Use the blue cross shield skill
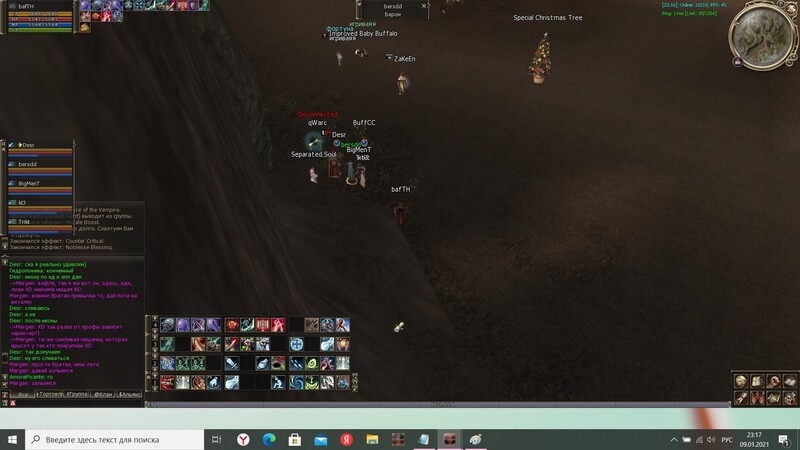This screenshot has width=800, height=450. point(297,344)
